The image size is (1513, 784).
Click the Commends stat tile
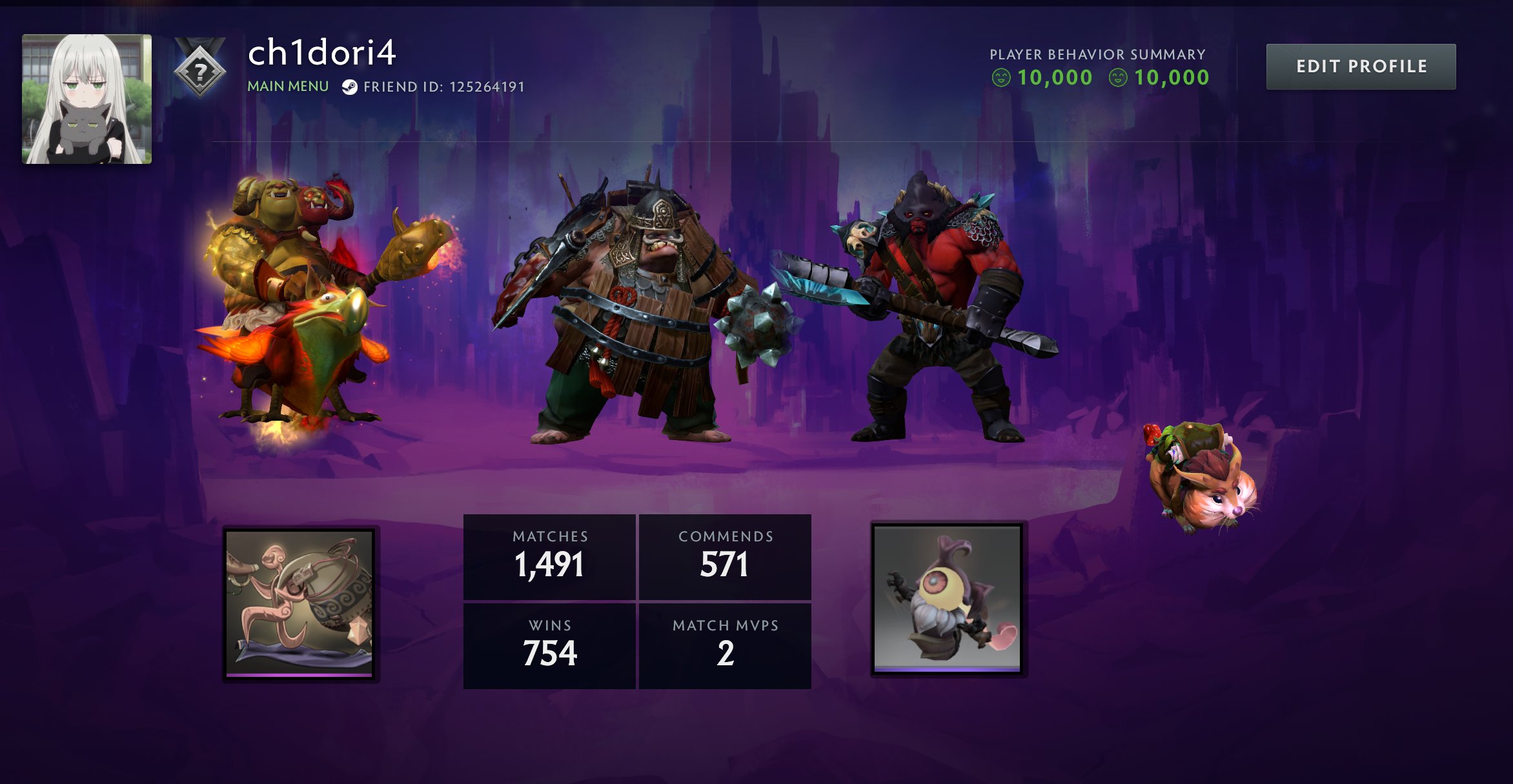point(725,557)
